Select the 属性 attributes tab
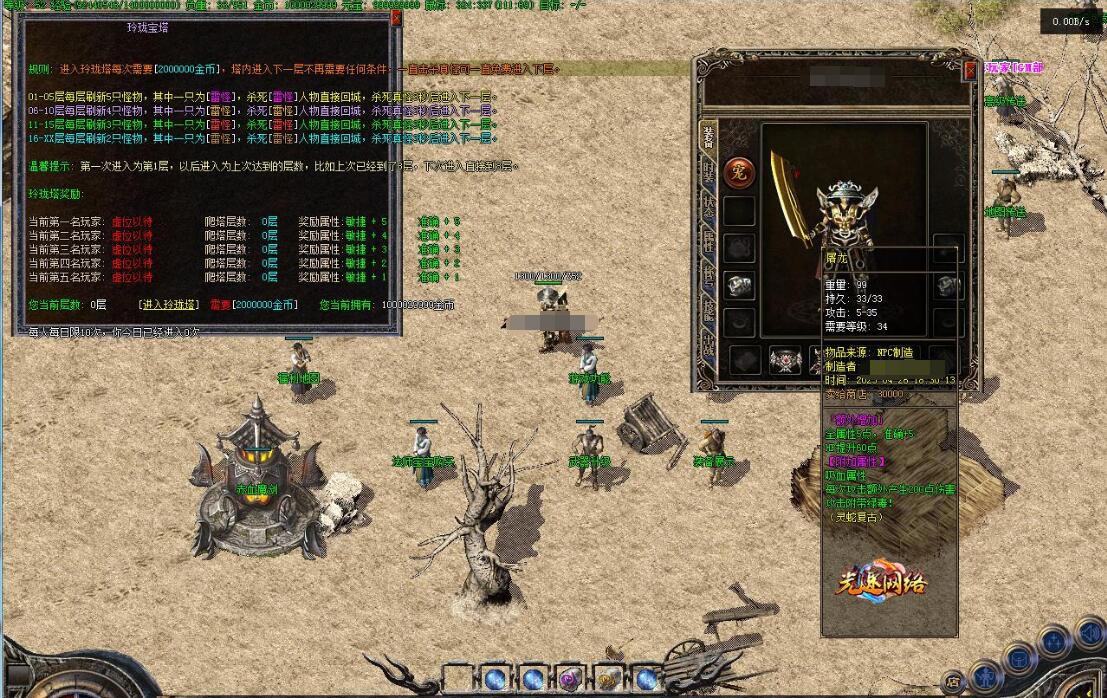The height and width of the screenshot is (698, 1107). (708, 241)
